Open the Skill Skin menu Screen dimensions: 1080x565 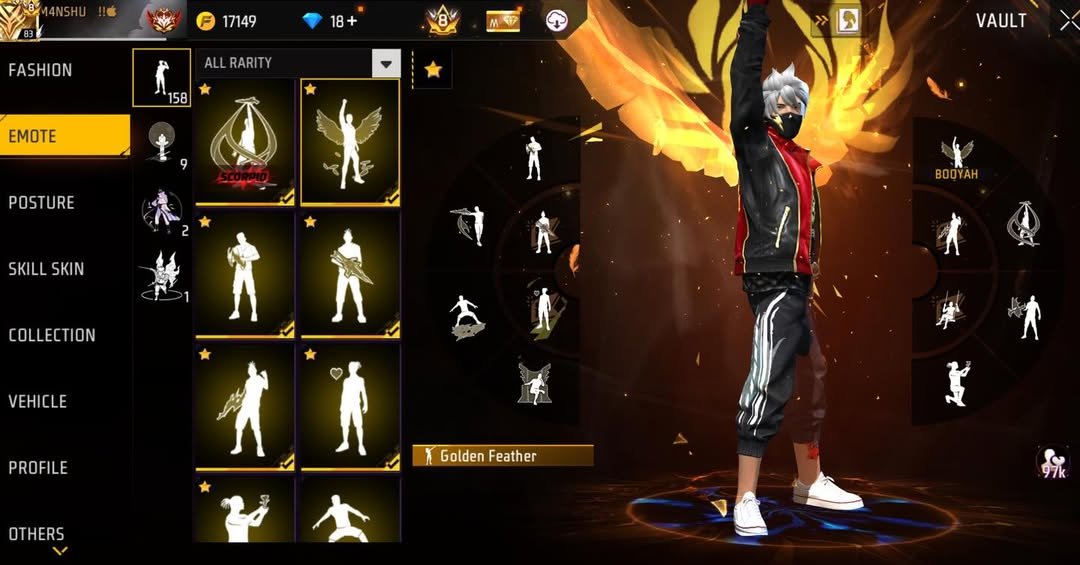tap(46, 269)
